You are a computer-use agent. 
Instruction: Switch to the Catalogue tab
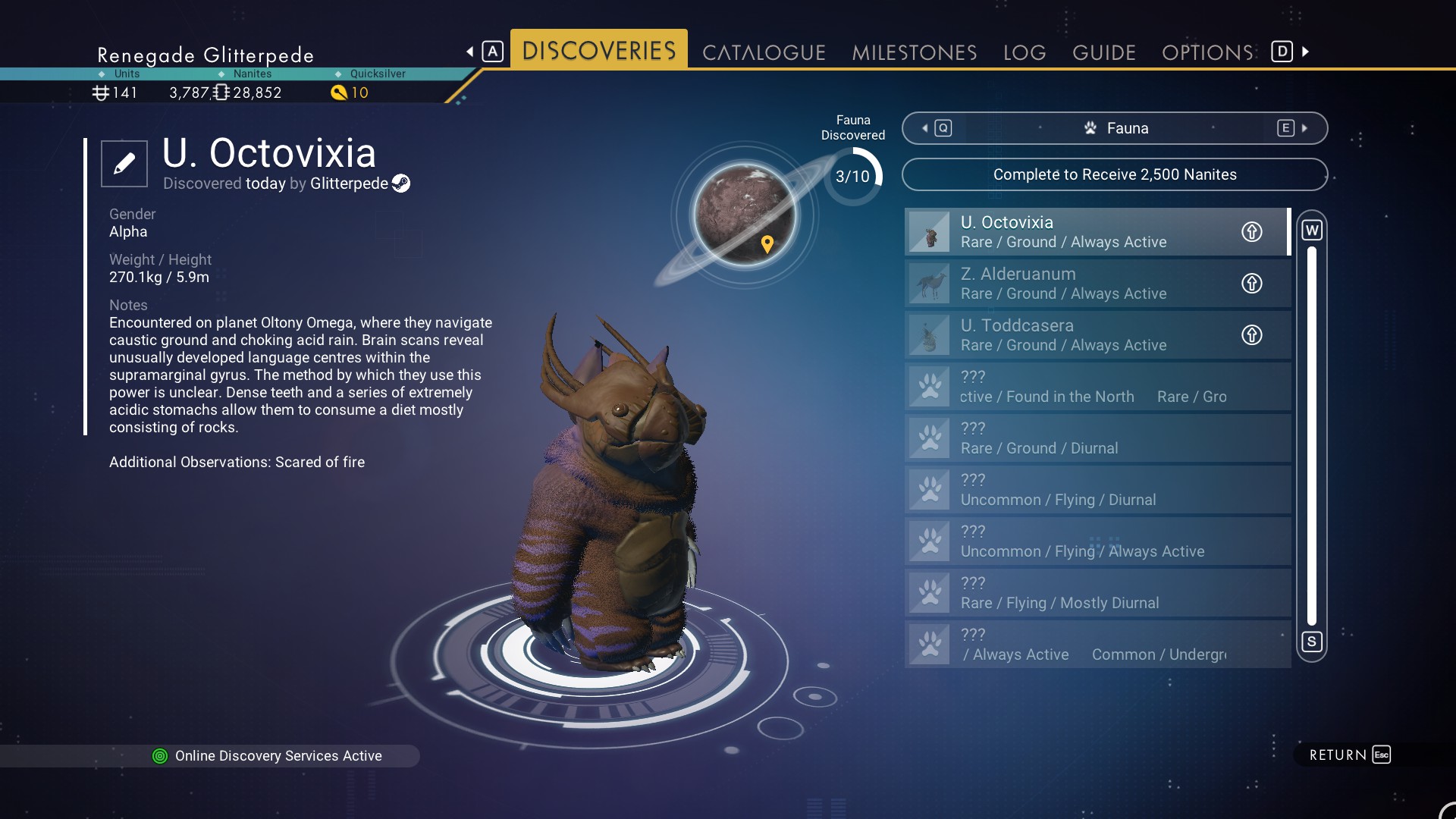tap(764, 52)
